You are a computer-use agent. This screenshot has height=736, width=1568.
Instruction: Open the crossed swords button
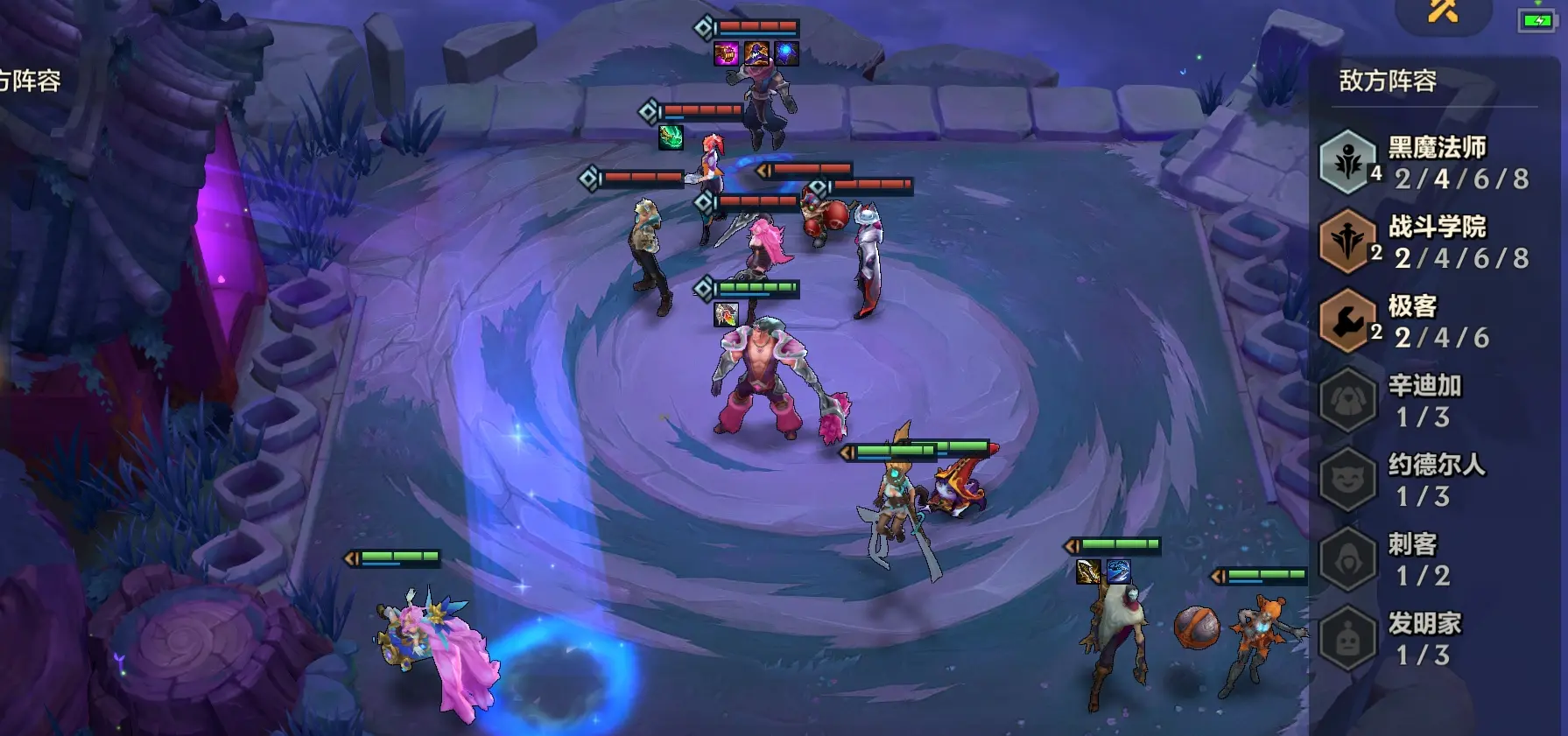tap(1443, 11)
